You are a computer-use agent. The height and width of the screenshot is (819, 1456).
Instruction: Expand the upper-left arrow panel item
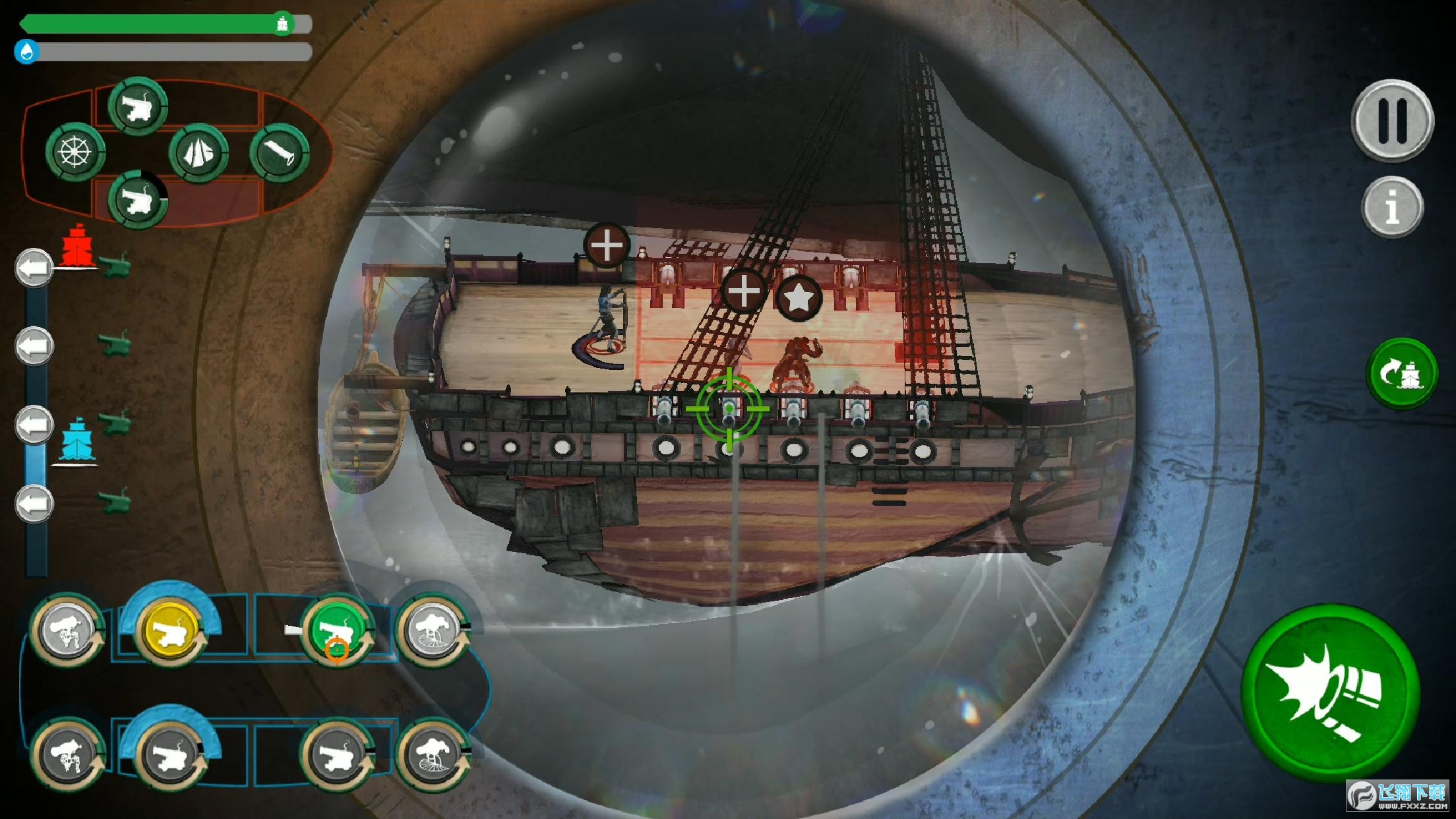[34, 266]
